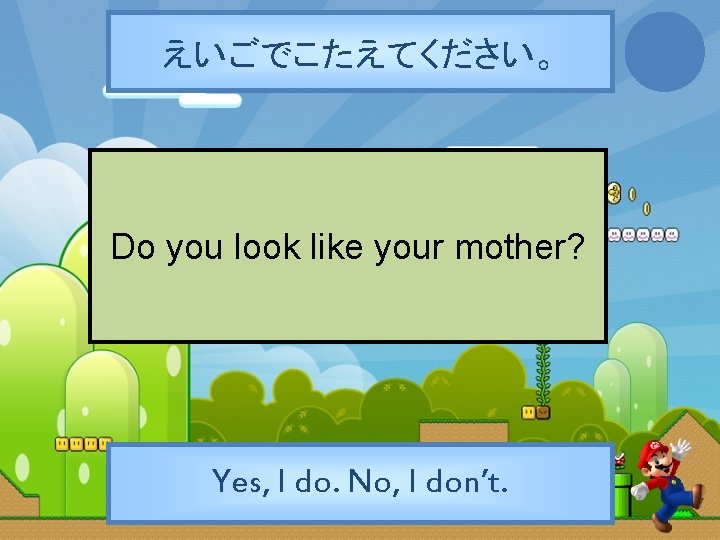Choose the "Yes, I do. No, I don't." answer box
720x540 pixels.
[x=360, y=483]
